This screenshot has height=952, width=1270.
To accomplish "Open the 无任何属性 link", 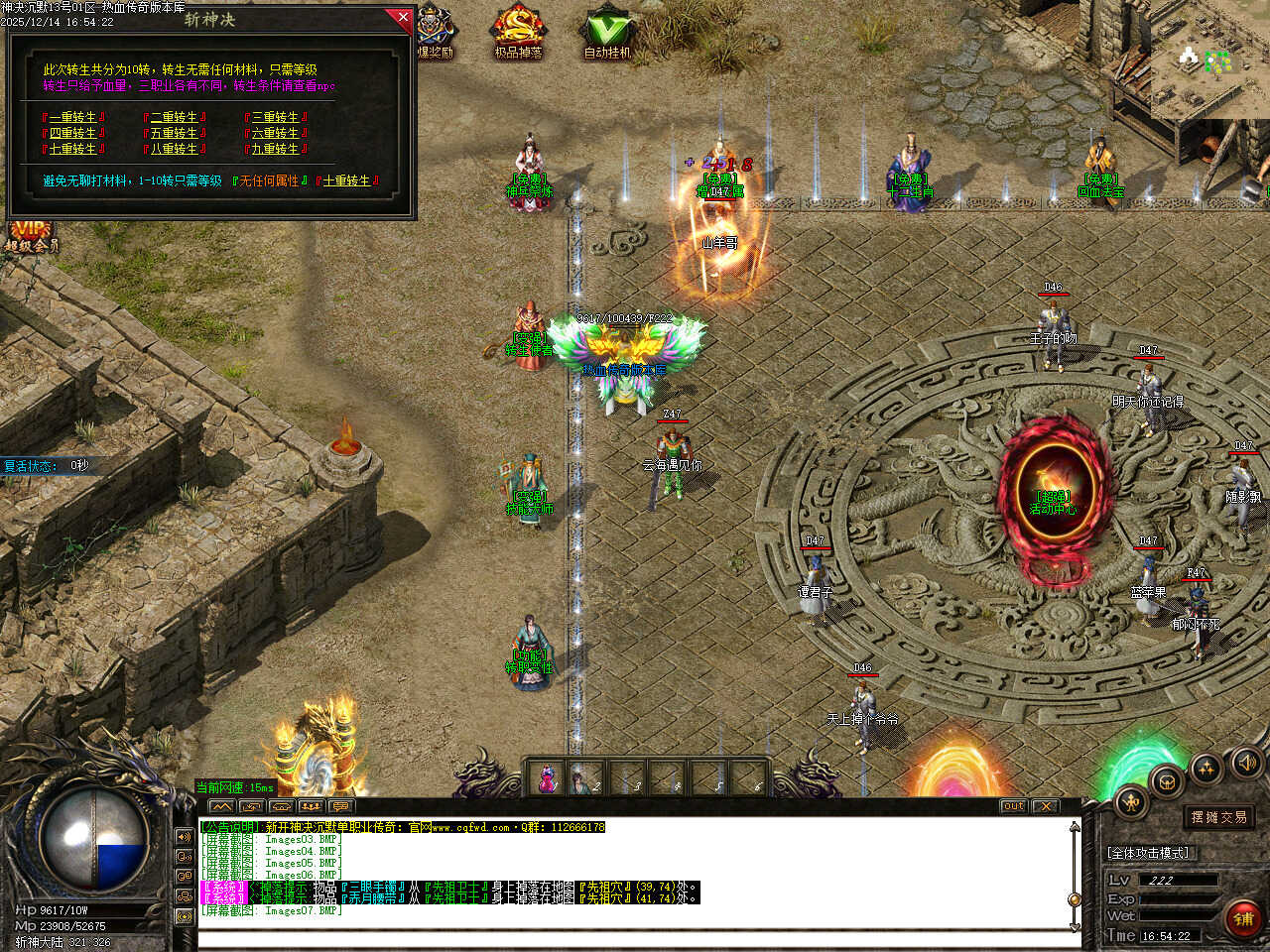I will pyautogui.click(x=270, y=180).
